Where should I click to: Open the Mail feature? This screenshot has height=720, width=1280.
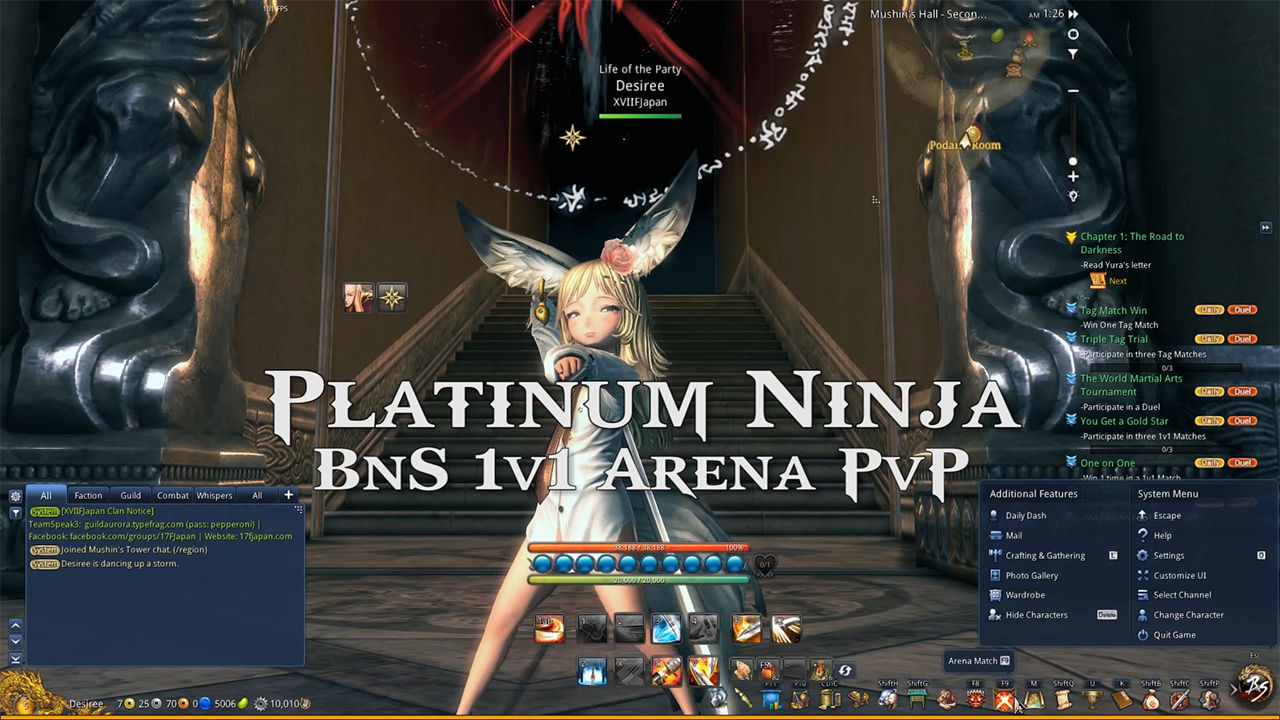pos(1014,535)
